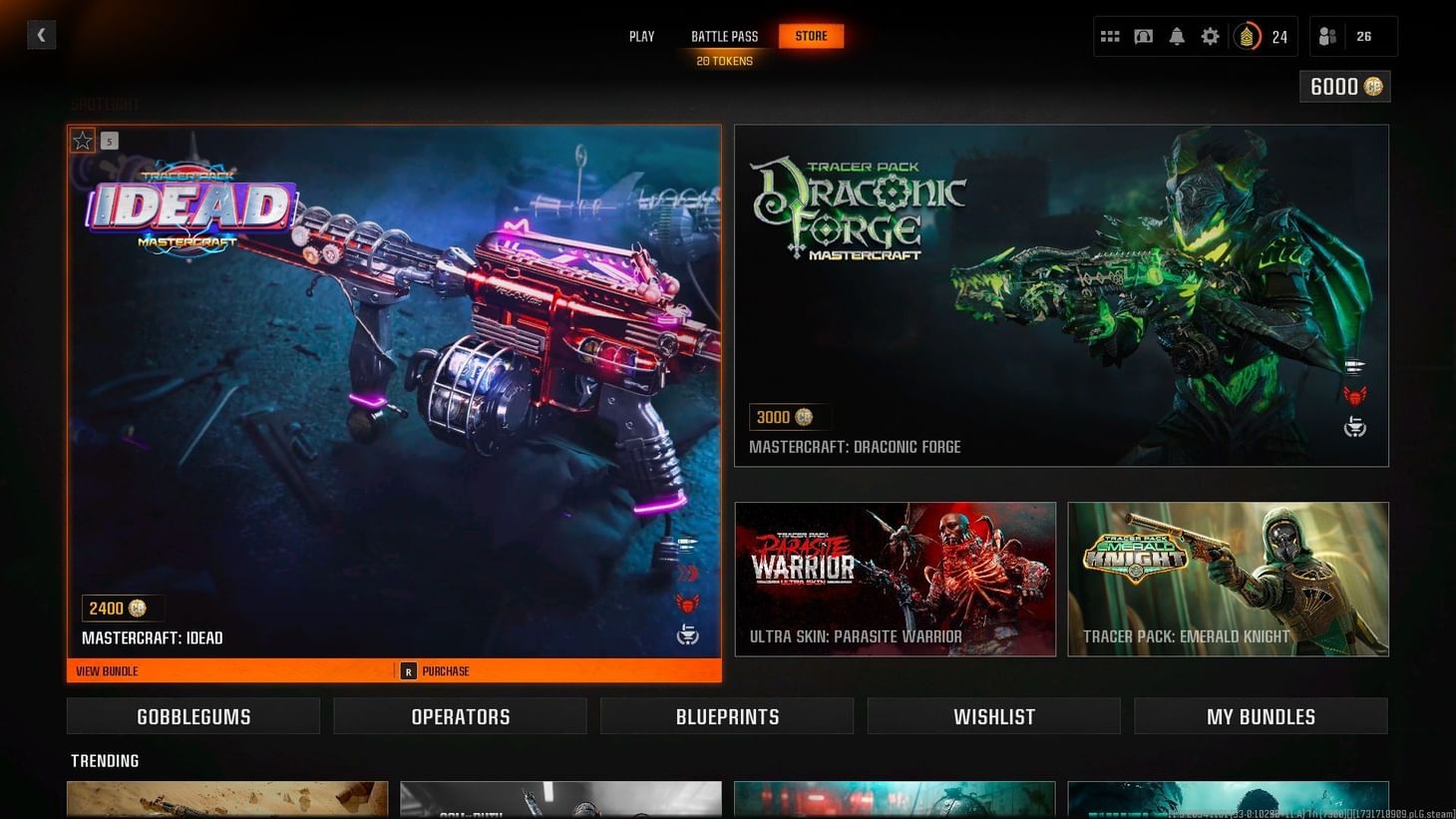Expand the IDEAD bundle item count badge
The width and height of the screenshot is (1456, 819).
tap(109, 141)
